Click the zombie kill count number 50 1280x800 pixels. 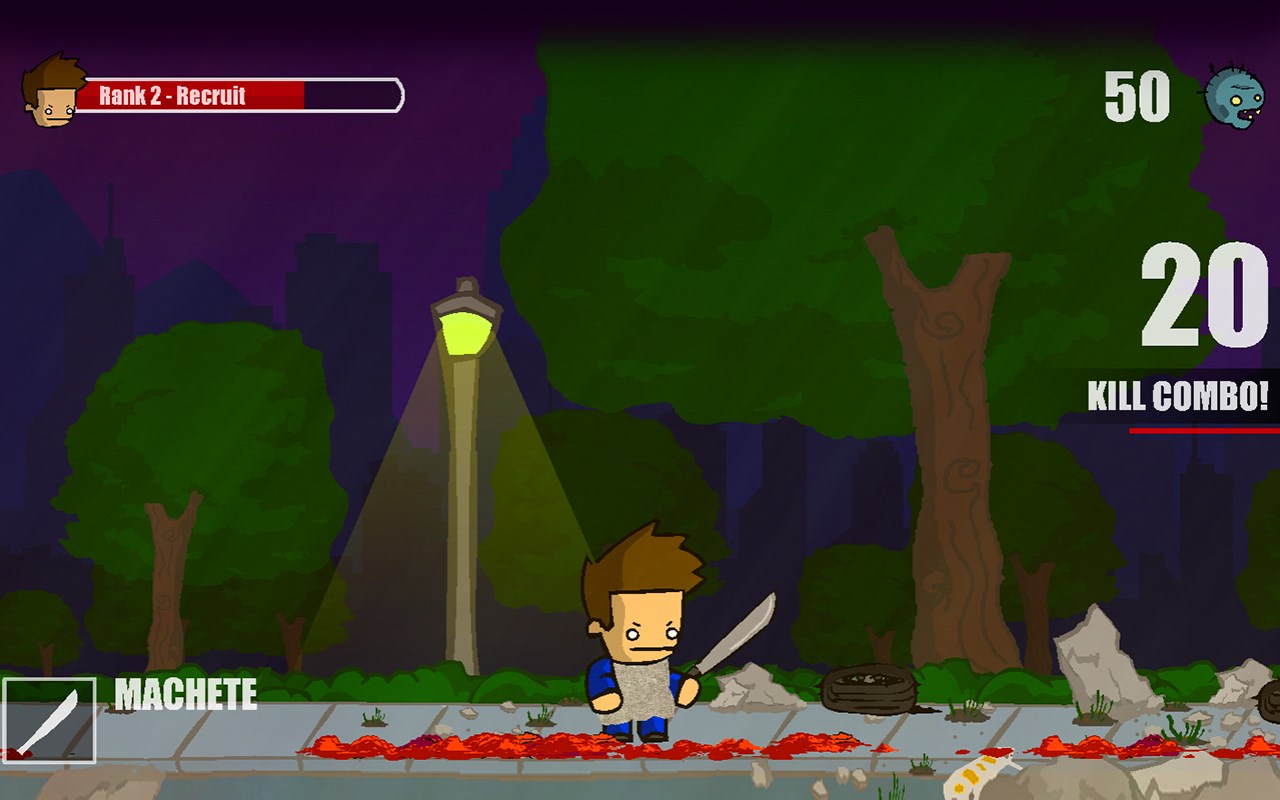pos(1135,97)
